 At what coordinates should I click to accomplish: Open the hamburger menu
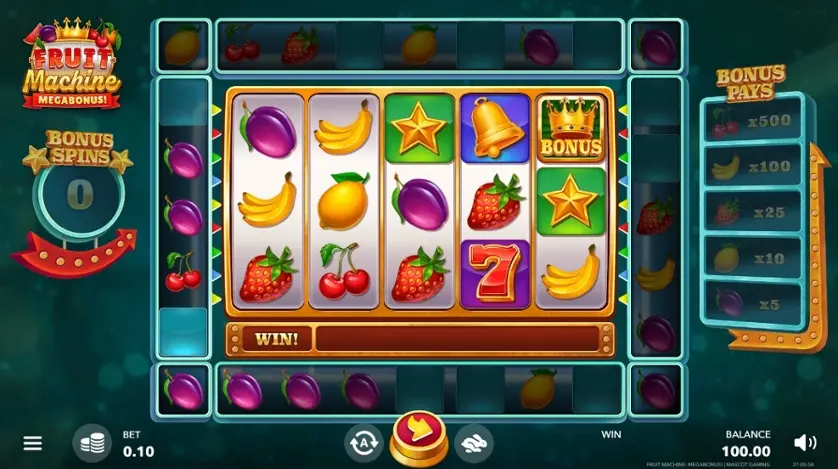[x=33, y=442]
